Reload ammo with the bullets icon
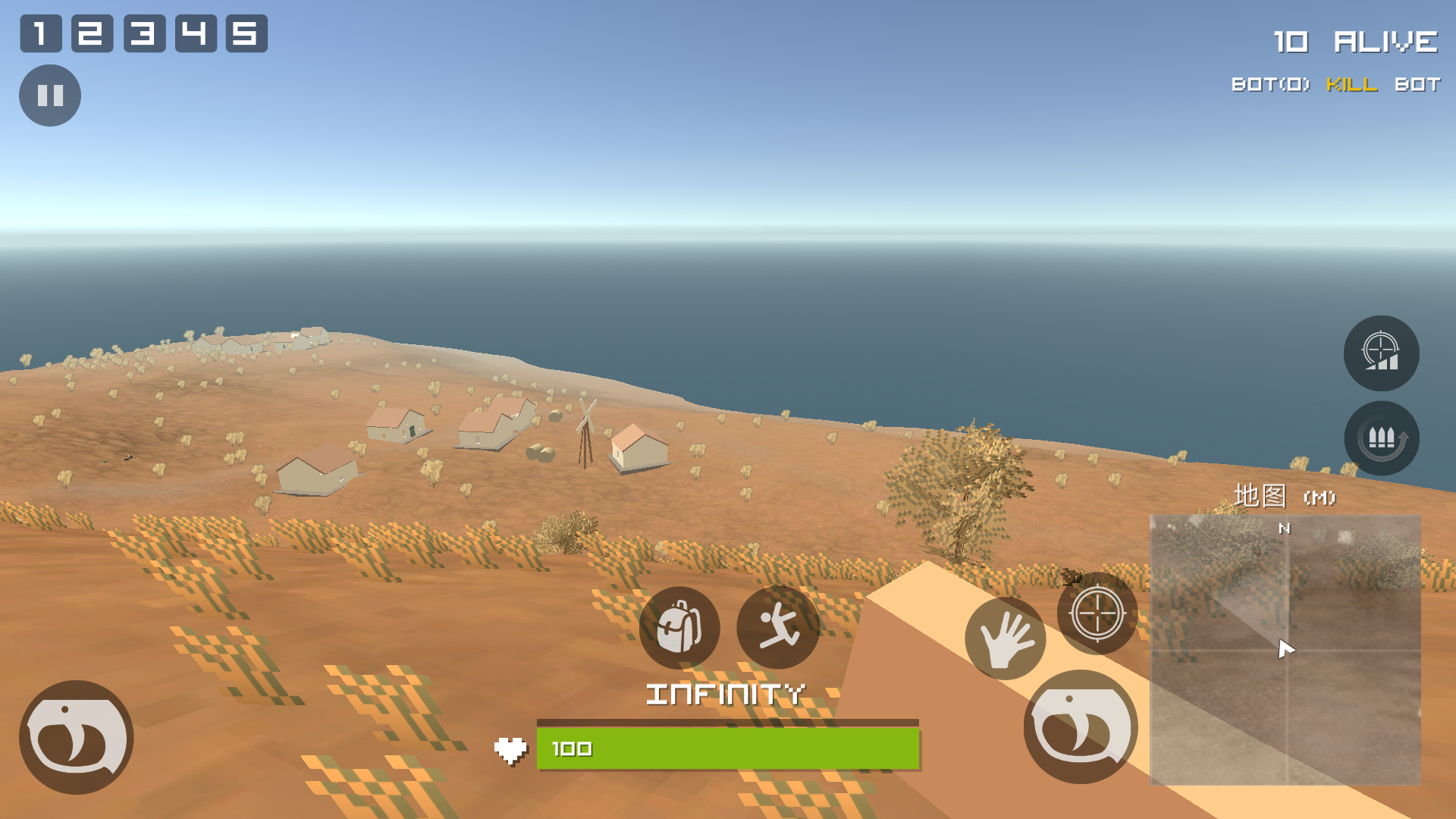Image resolution: width=1456 pixels, height=819 pixels. pos(1381,438)
